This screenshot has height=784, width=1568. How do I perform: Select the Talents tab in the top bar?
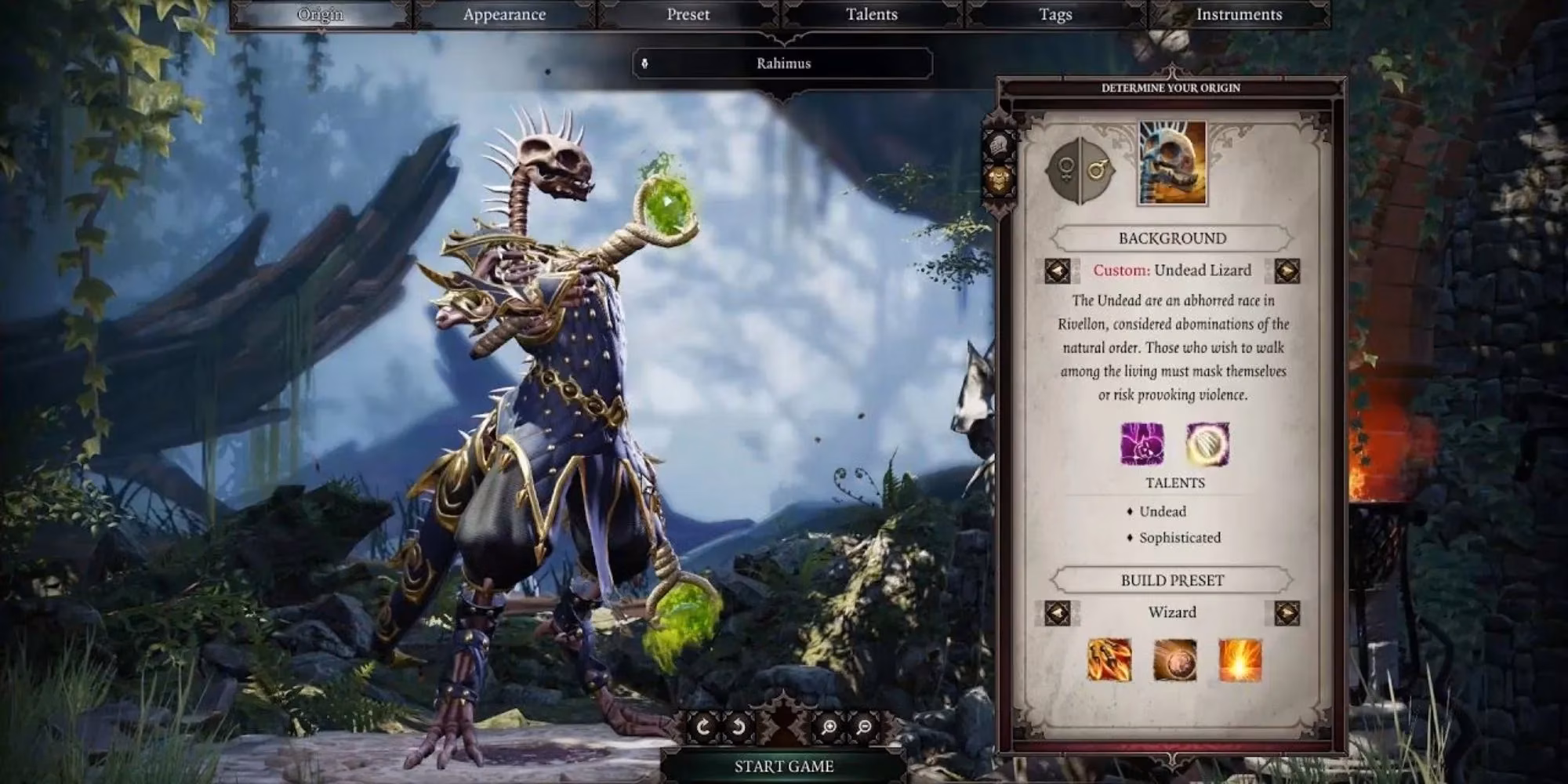(870, 14)
